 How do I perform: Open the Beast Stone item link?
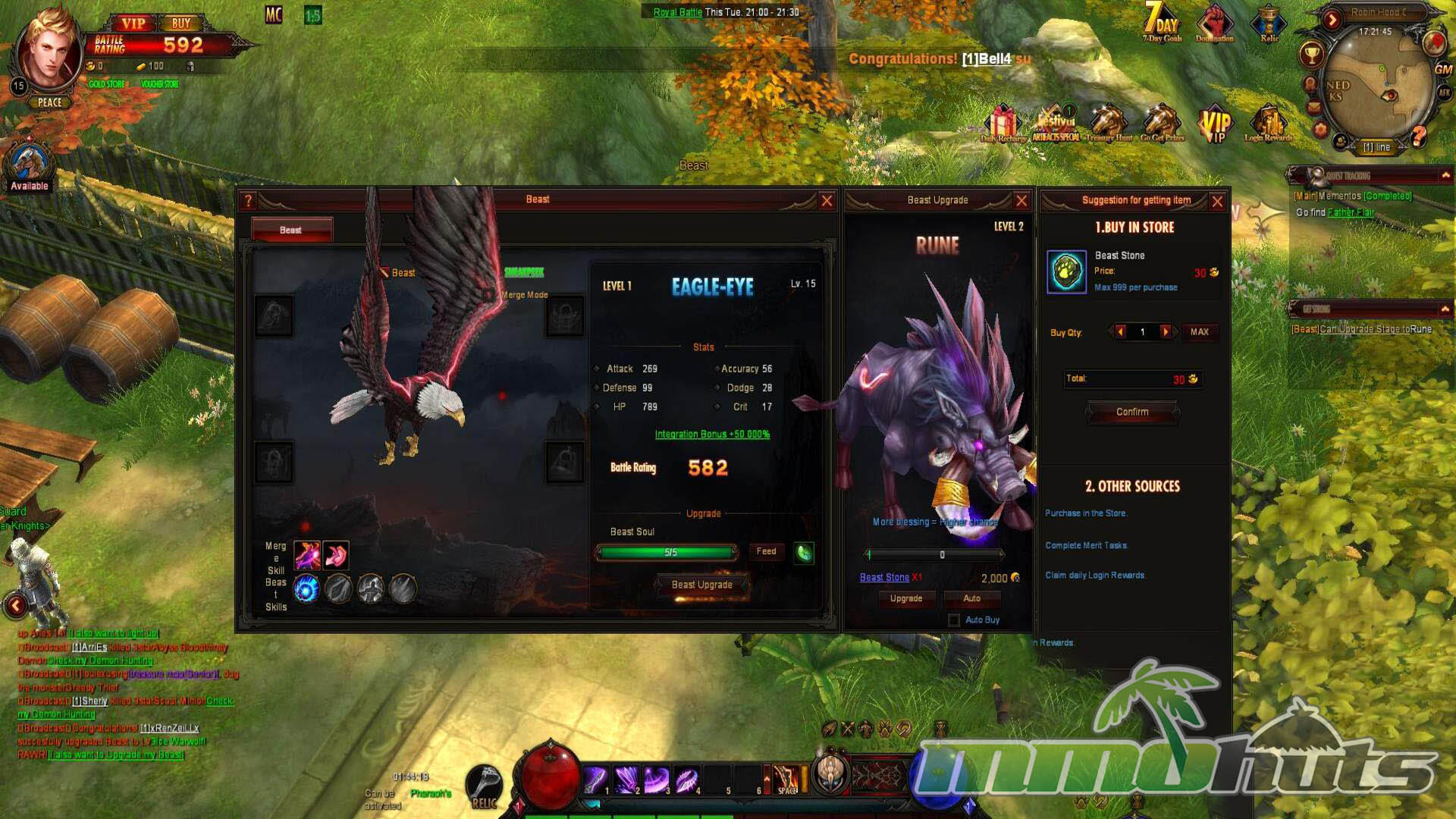(x=884, y=578)
